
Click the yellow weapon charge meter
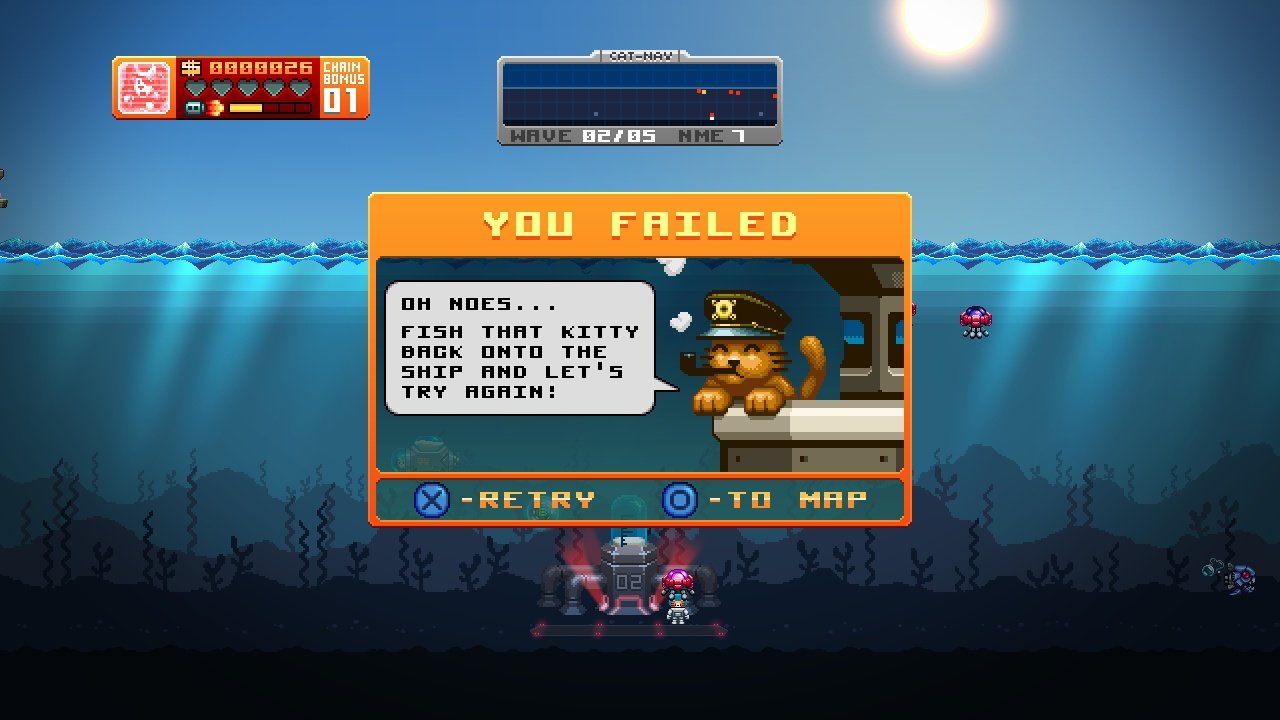pyautogui.click(x=245, y=107)
